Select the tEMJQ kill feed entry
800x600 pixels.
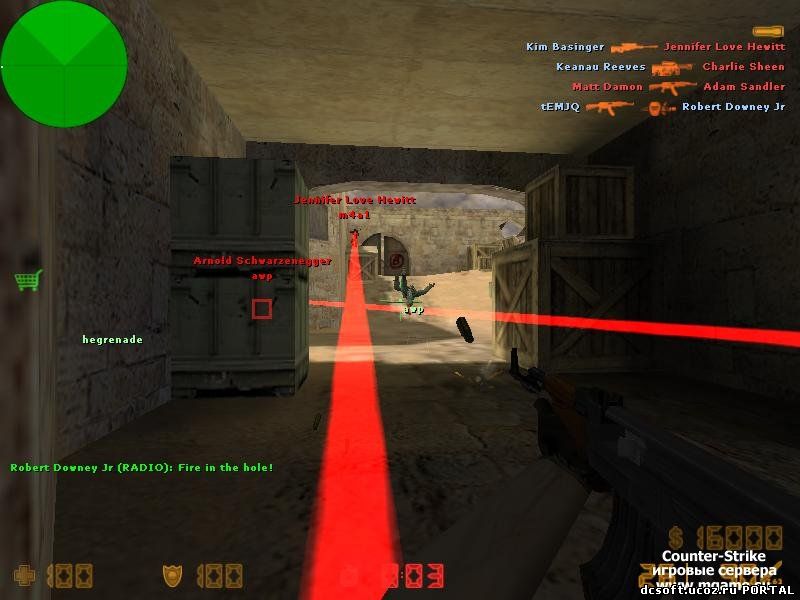(662, 107)
